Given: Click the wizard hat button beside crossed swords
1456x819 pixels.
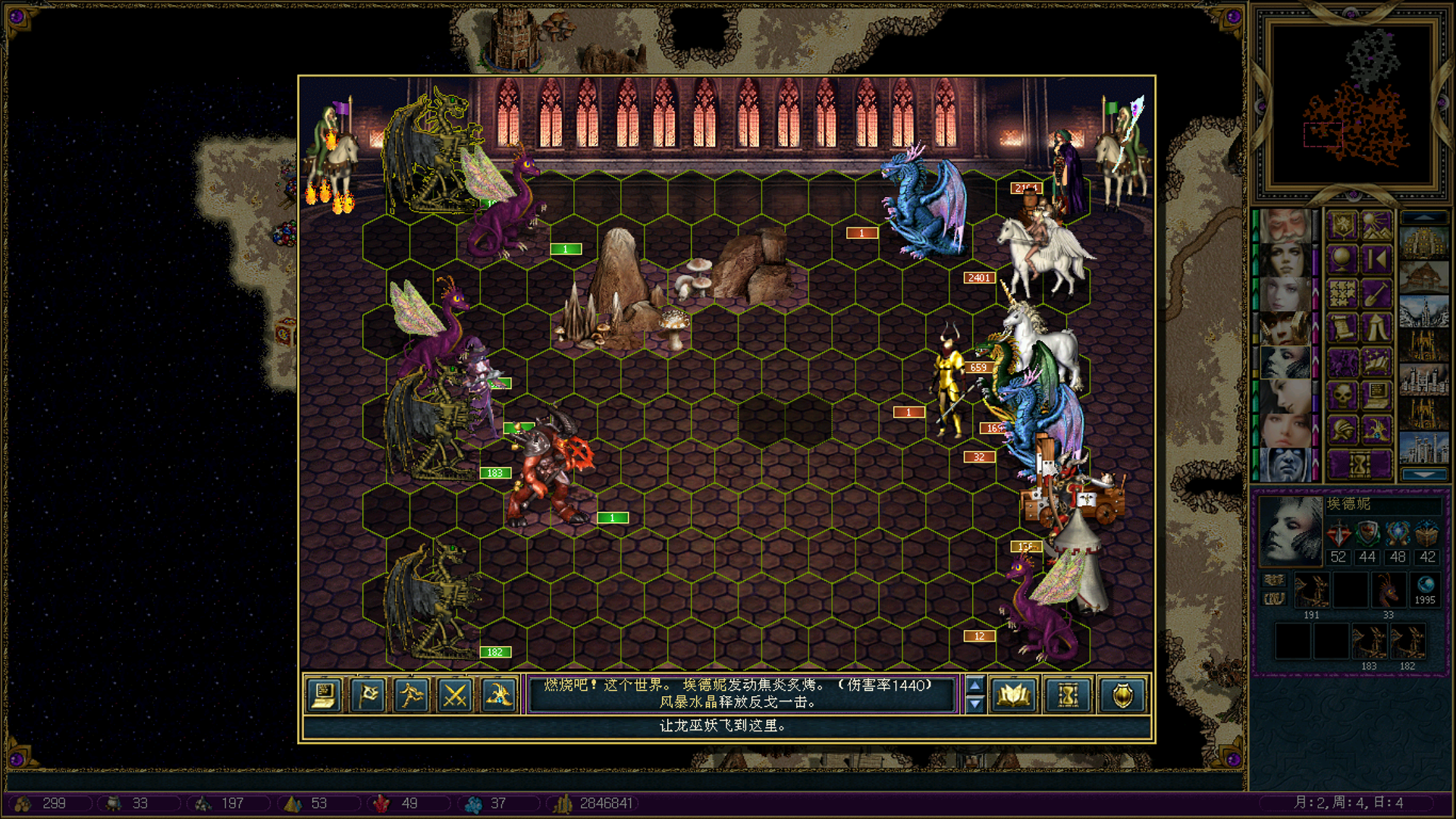Looking at the screenshot, I should [x=499, y=695].
